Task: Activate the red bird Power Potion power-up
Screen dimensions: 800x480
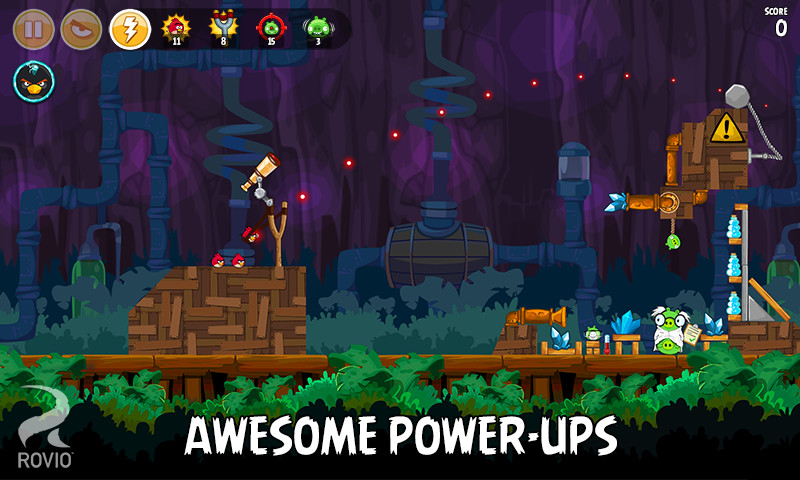Action: click(177, 27)
